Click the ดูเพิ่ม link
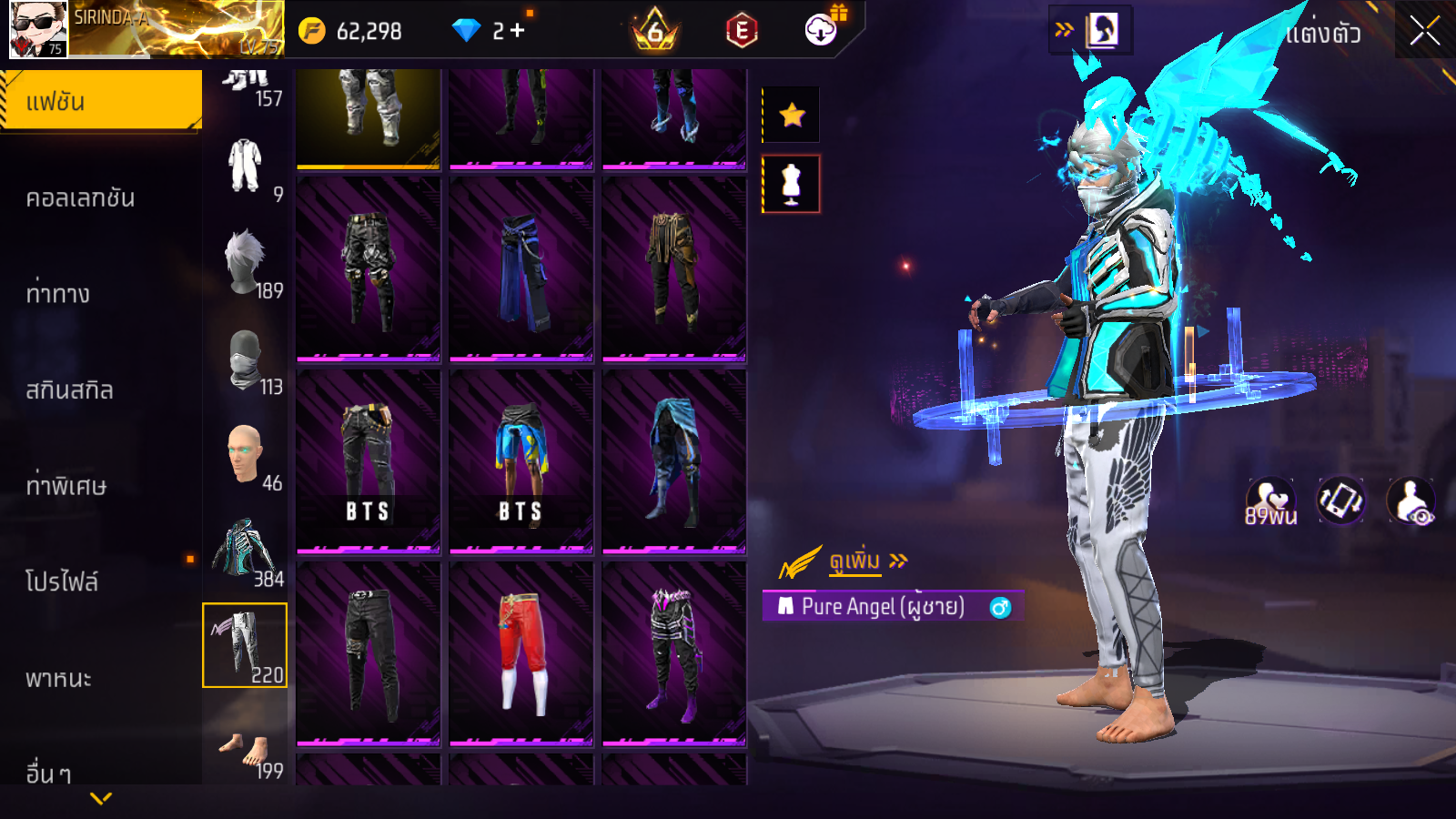1456x819 pixels. pyautogui.click(x=855, y=561)
